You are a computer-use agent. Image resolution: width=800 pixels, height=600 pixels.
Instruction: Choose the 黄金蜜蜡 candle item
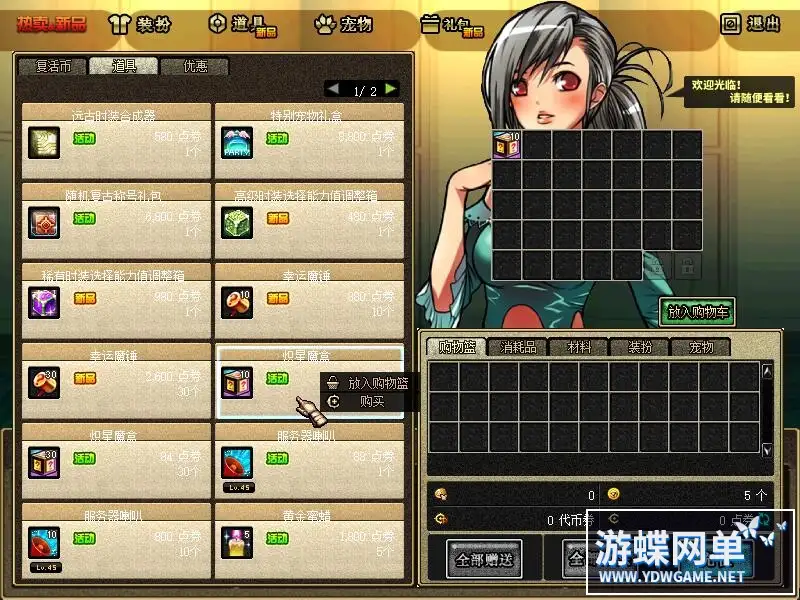[x=236, y=540]
